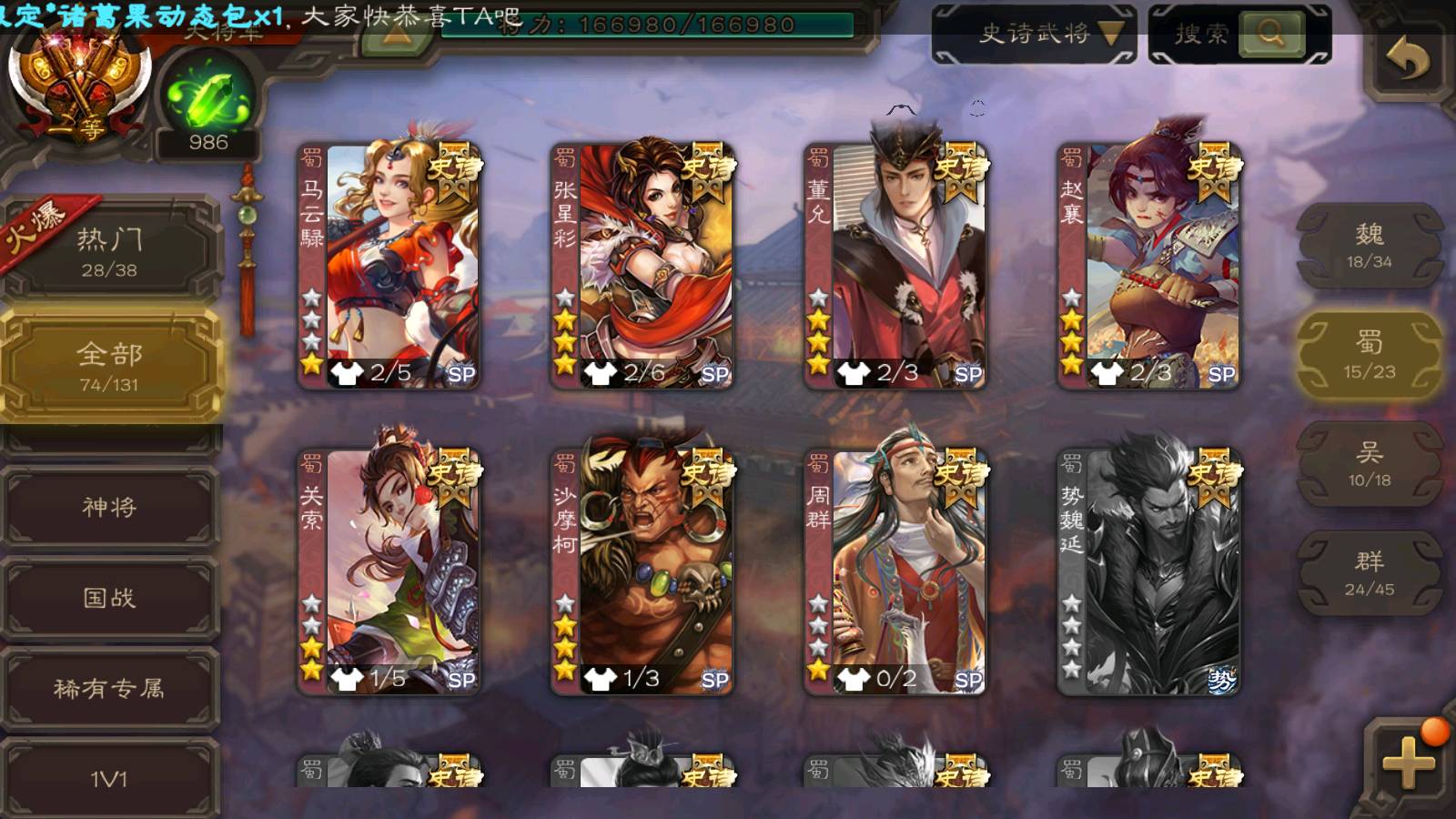Image resolution: width=1456 pixels, height=819 pixels.
Task: Open the 神将 category
Action: click(109, 507)
